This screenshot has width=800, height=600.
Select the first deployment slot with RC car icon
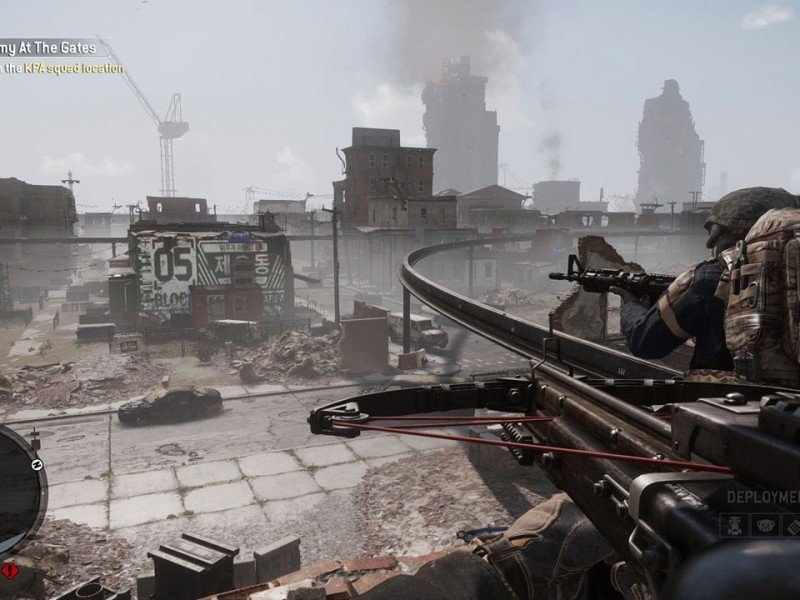pyautogui.click(x=733, y=525)
